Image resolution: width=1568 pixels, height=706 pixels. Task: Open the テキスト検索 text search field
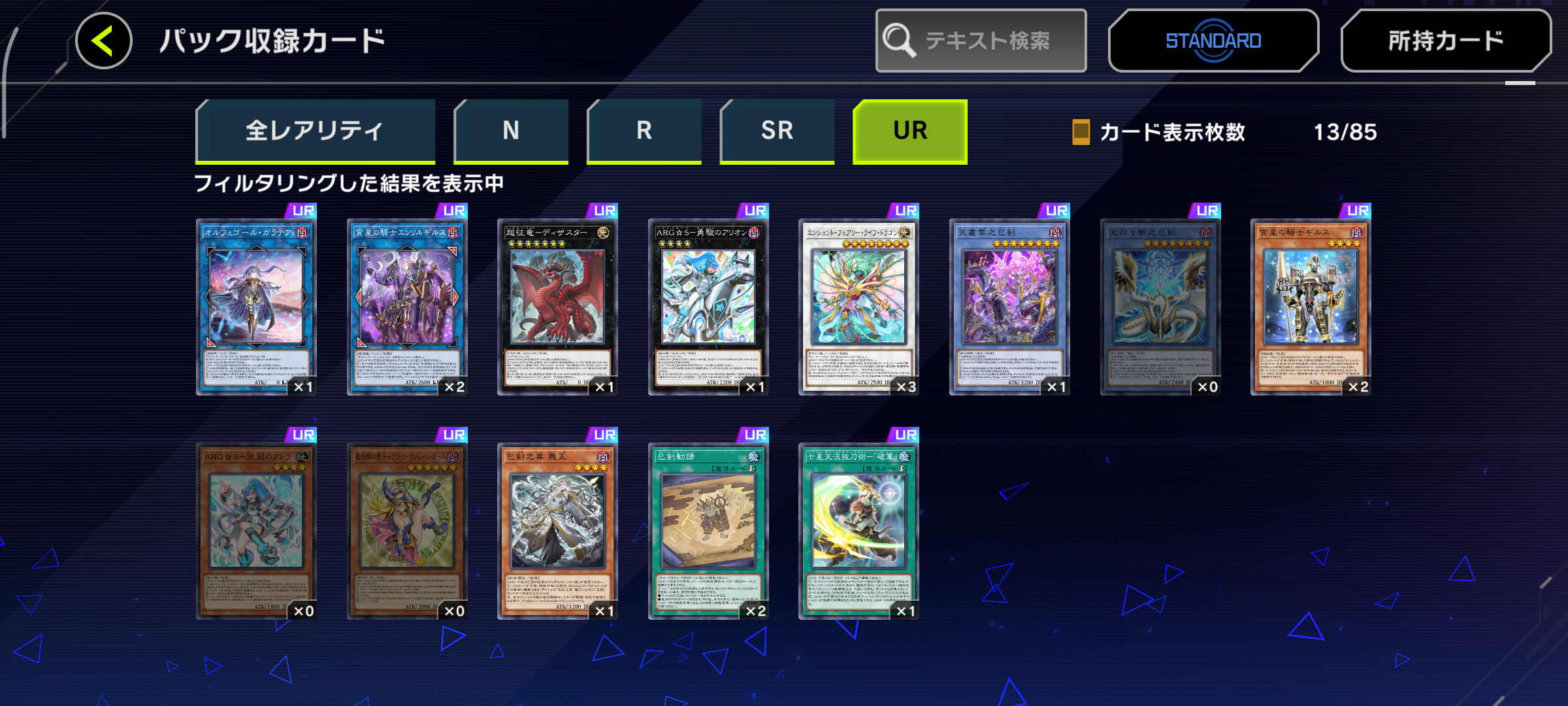click(x=981, y=41)
